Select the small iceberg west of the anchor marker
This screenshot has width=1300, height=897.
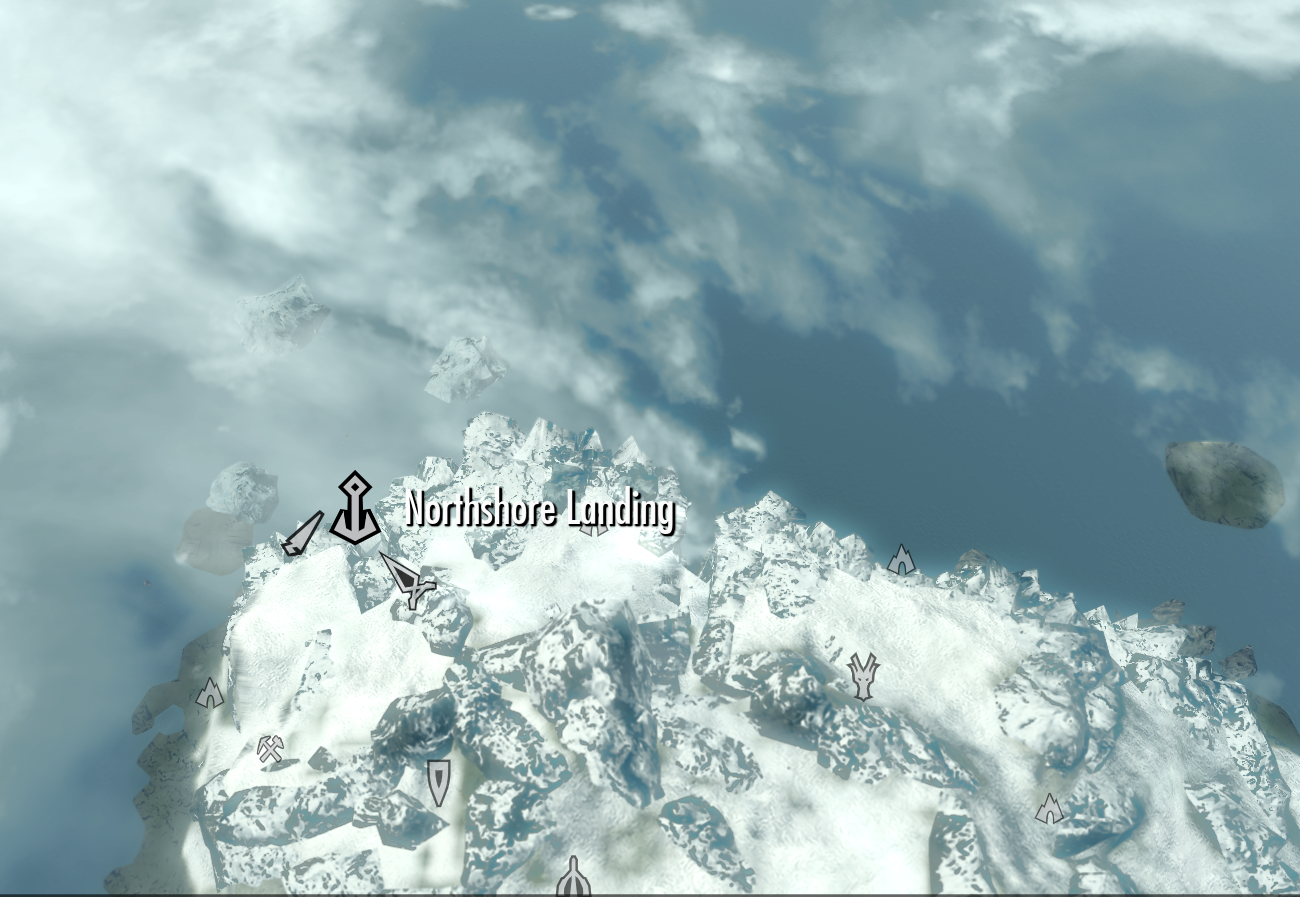tap(243, 490)
